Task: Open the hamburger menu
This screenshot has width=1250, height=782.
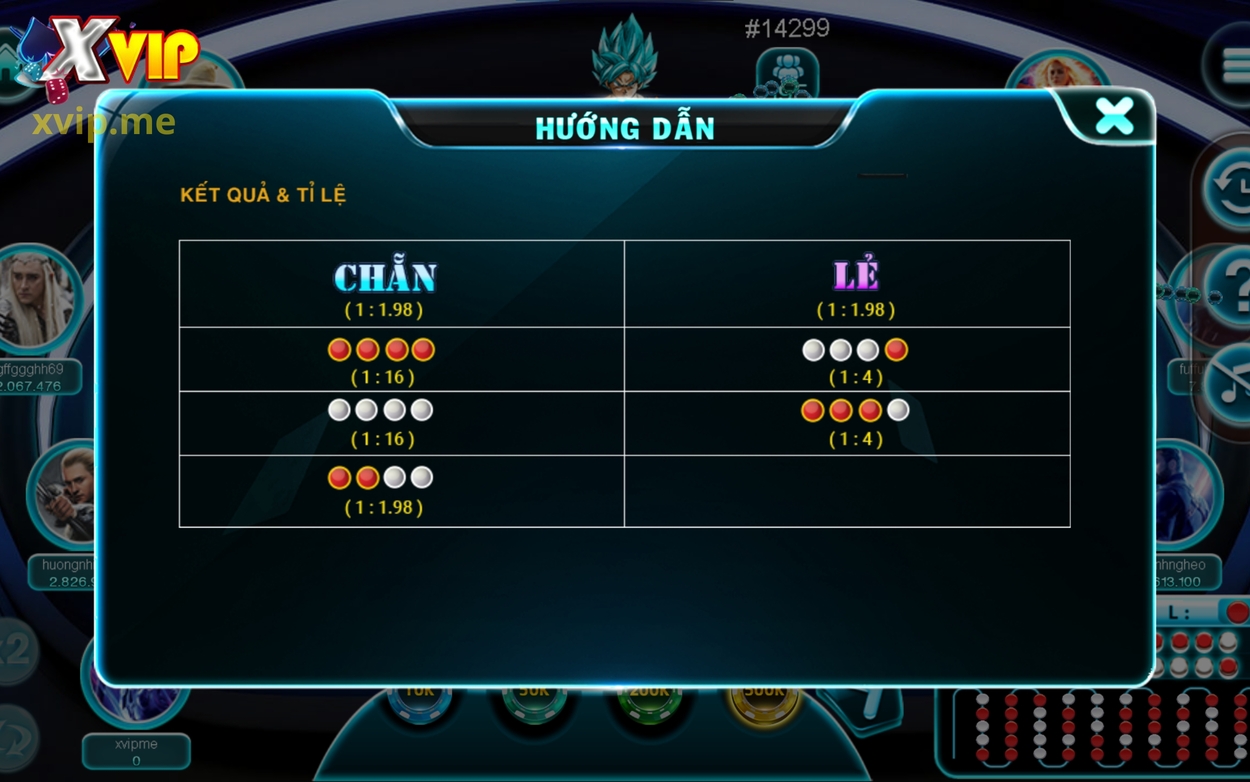Action: click(x=1232, y=66)
